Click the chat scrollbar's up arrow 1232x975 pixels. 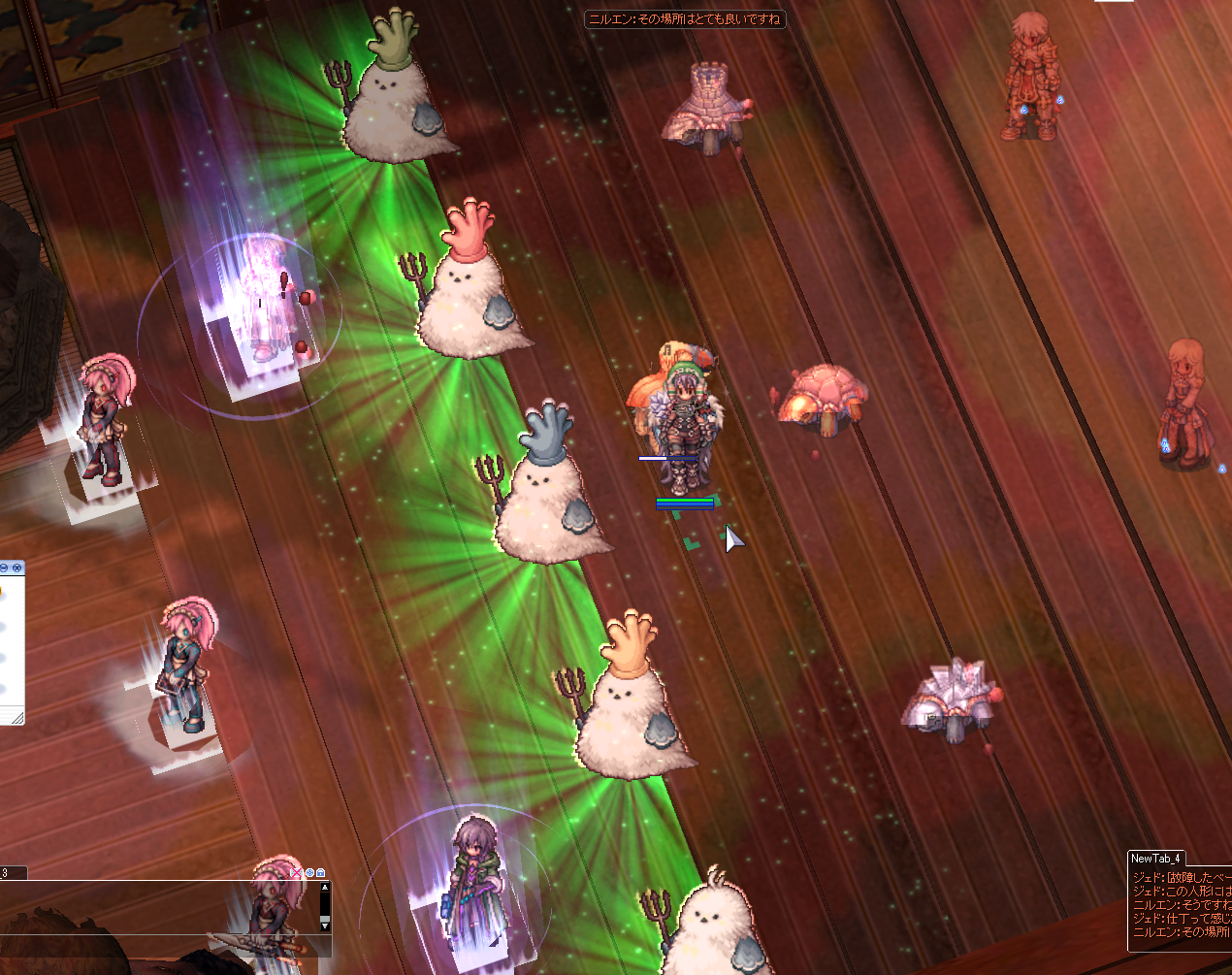click(324, 888)
